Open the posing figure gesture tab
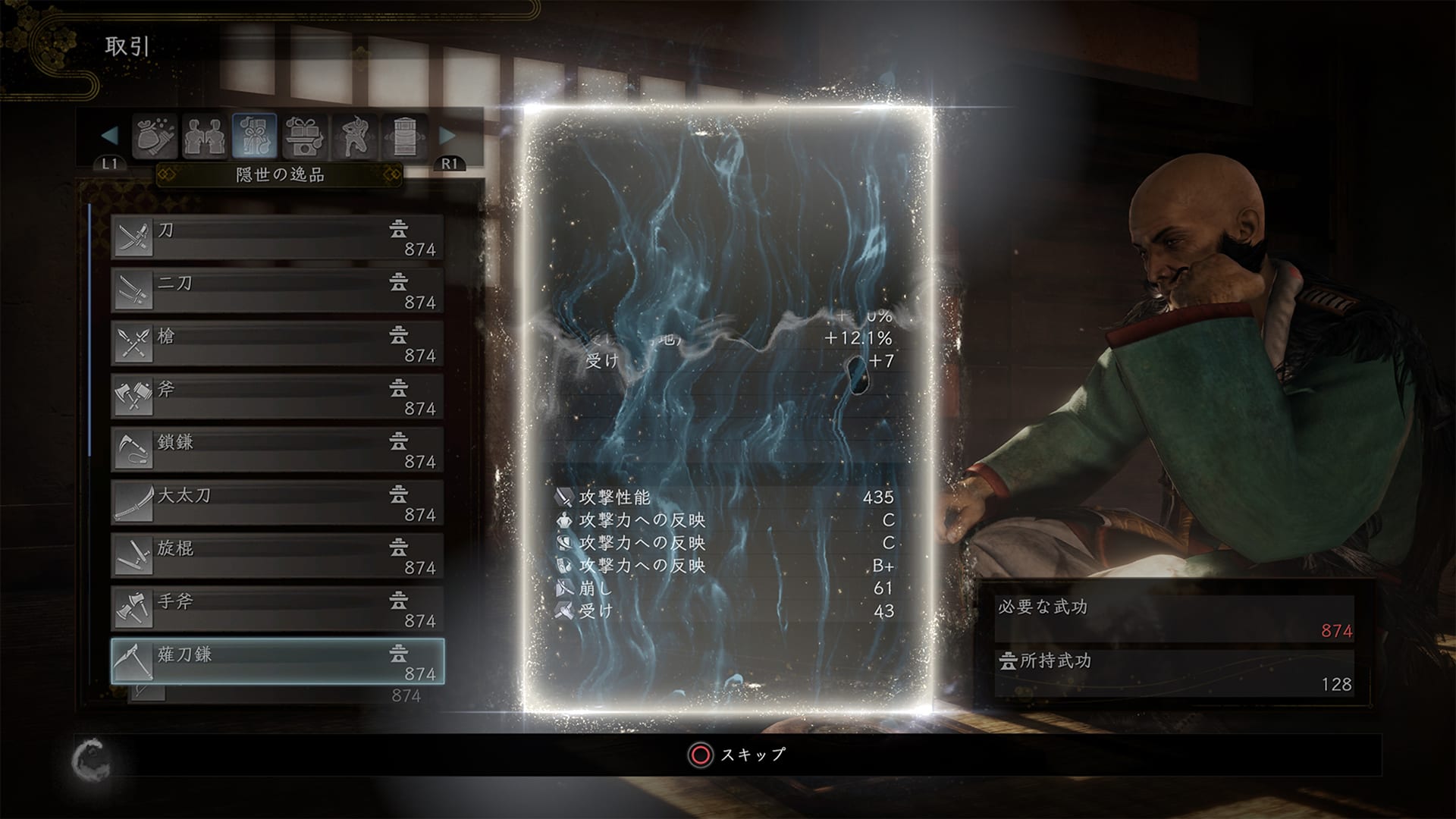Screen dimensions: 1456x819 [x=355, y=136]
